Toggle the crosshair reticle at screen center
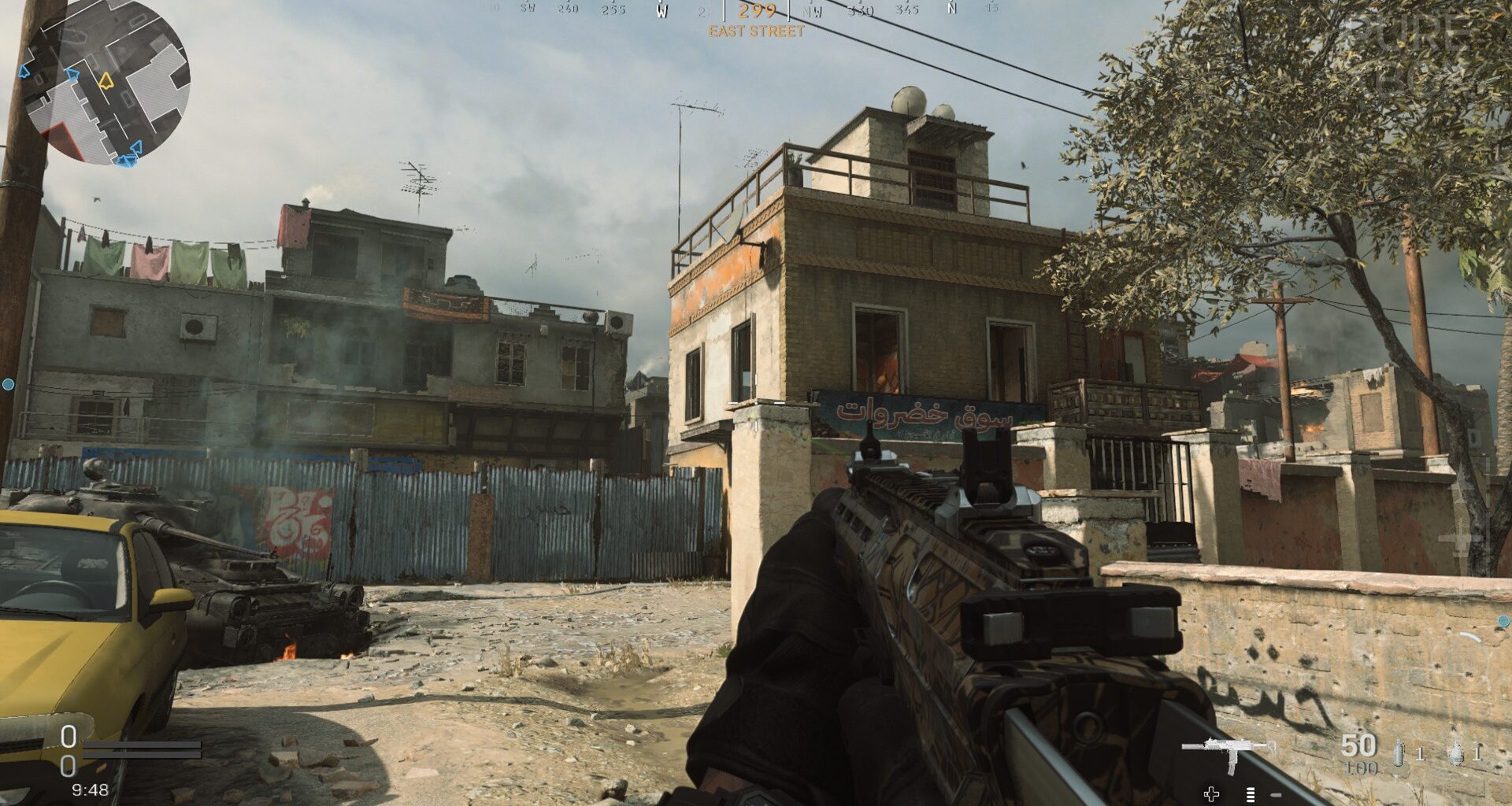This screenshot has width=1512, height=806. pos(756,403)
